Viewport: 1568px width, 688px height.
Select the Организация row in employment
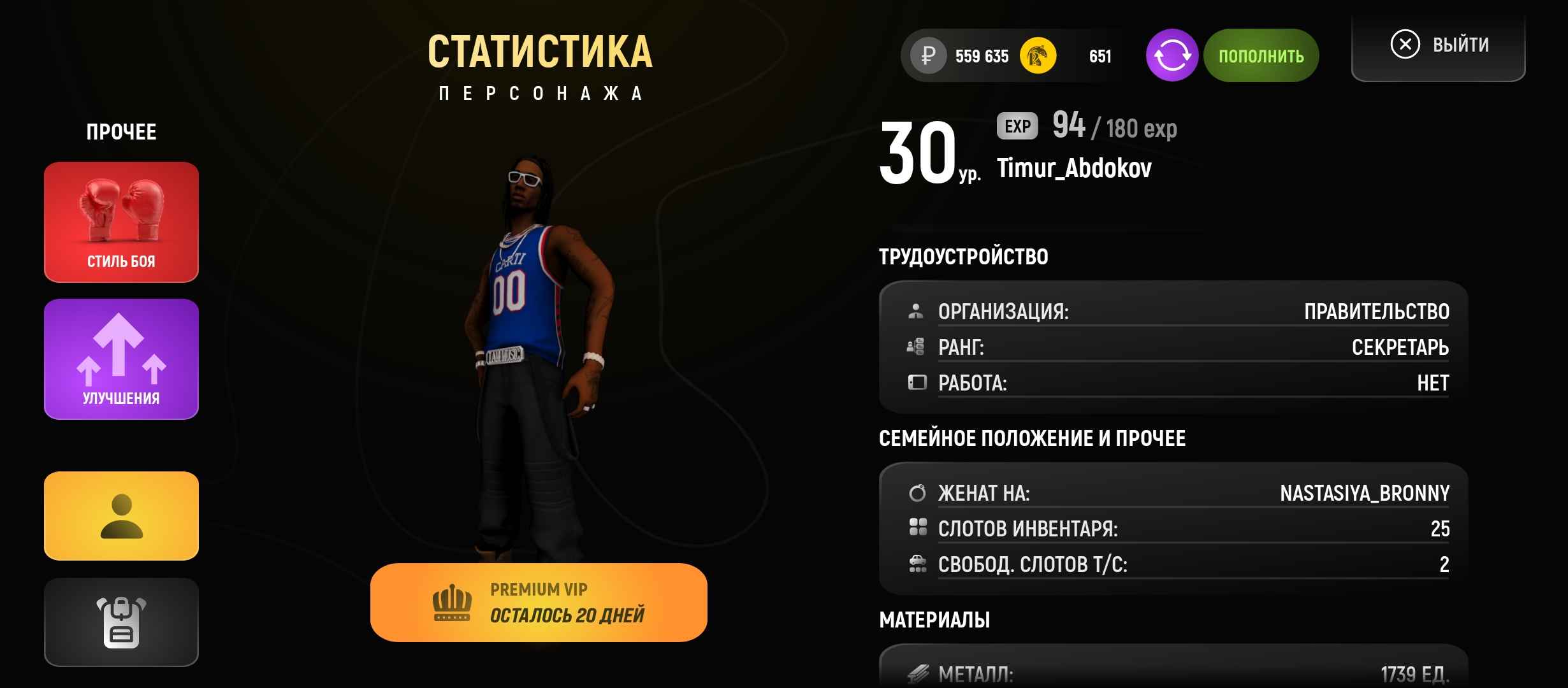(x=1177, y=312)
